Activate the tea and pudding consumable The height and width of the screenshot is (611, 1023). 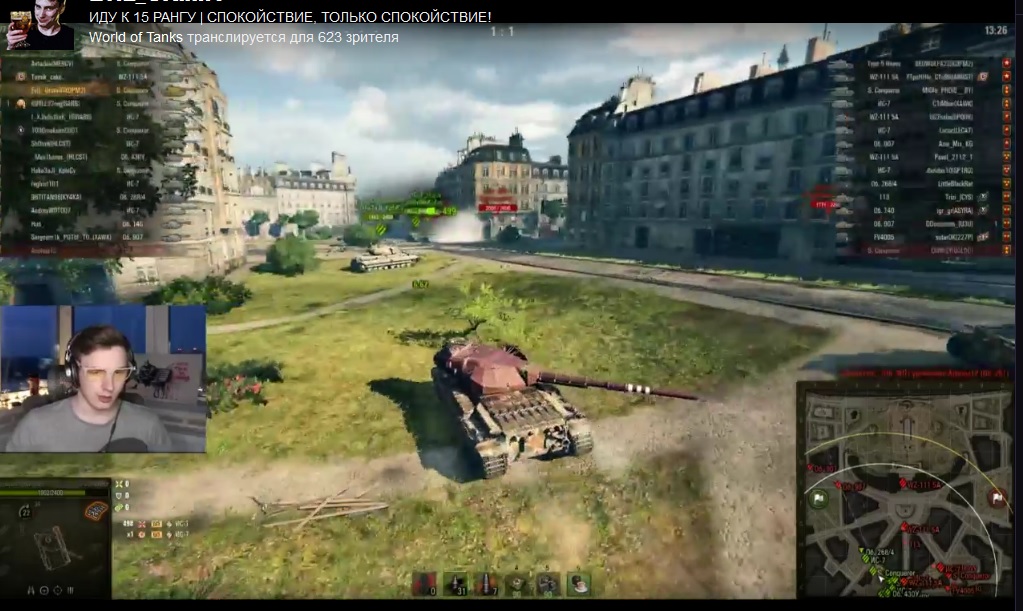coord(578,583)
